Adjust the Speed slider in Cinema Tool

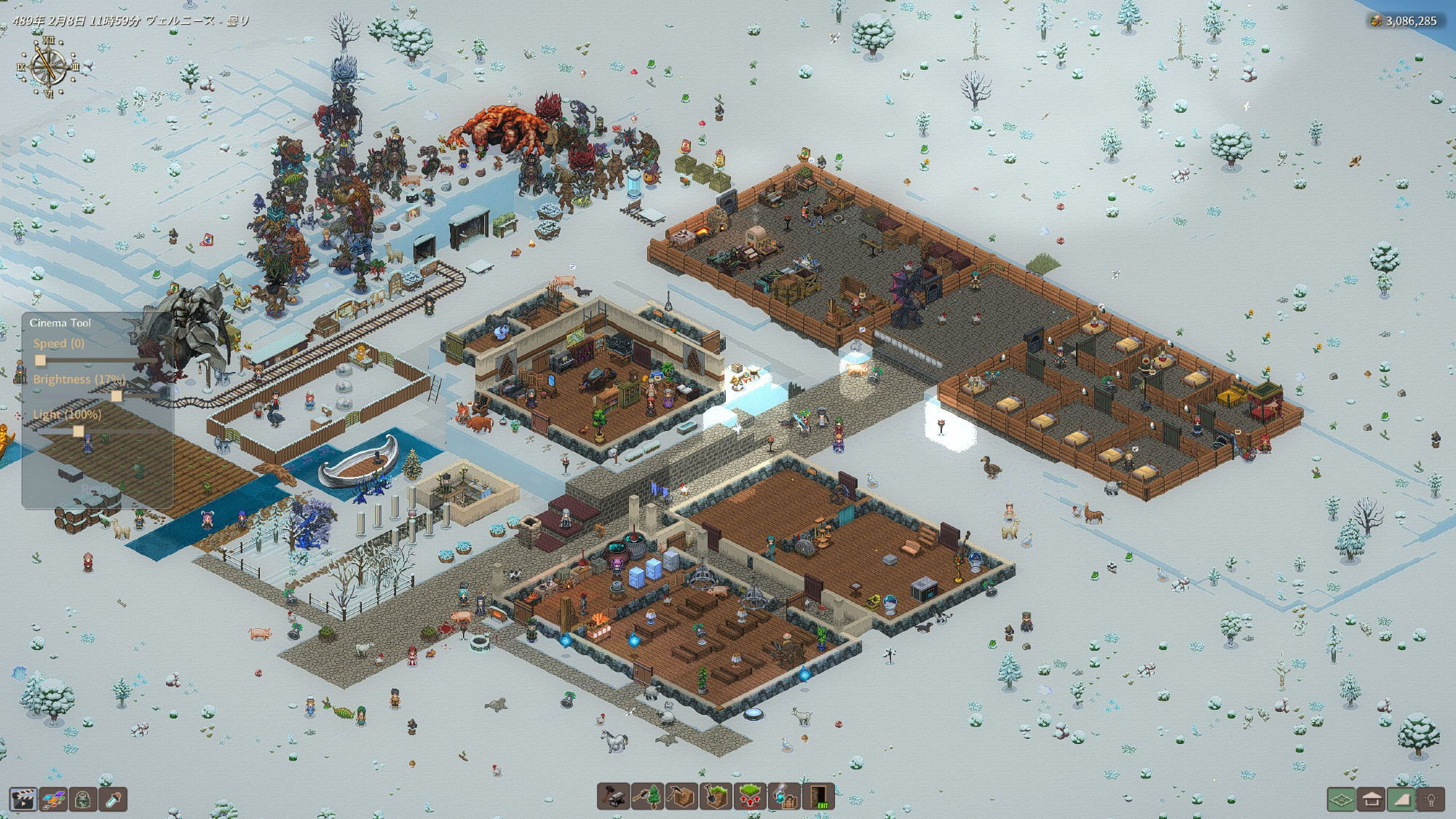[x=41, y=360]
